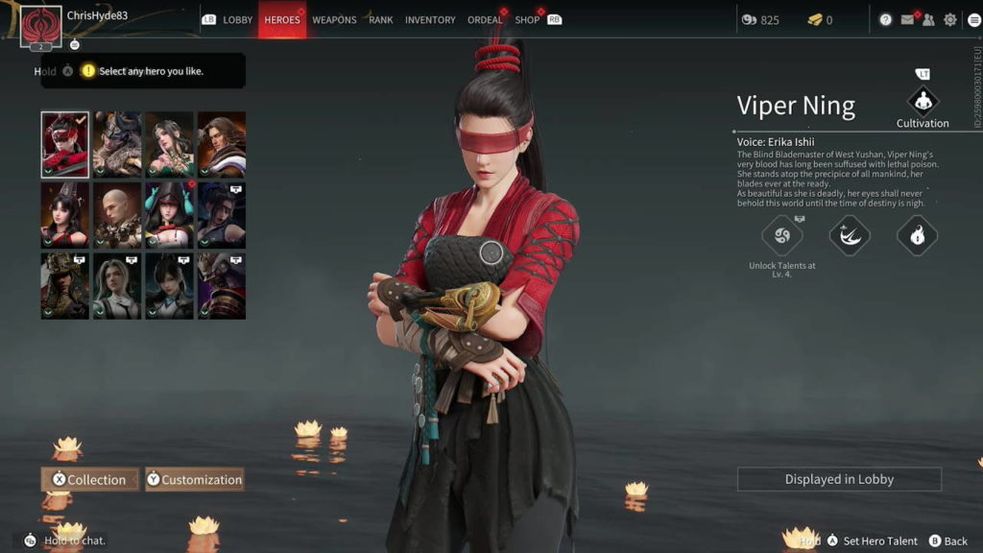983x553 pixels.
Task: Switch to the Weapons tab
Action: [334, 20]
